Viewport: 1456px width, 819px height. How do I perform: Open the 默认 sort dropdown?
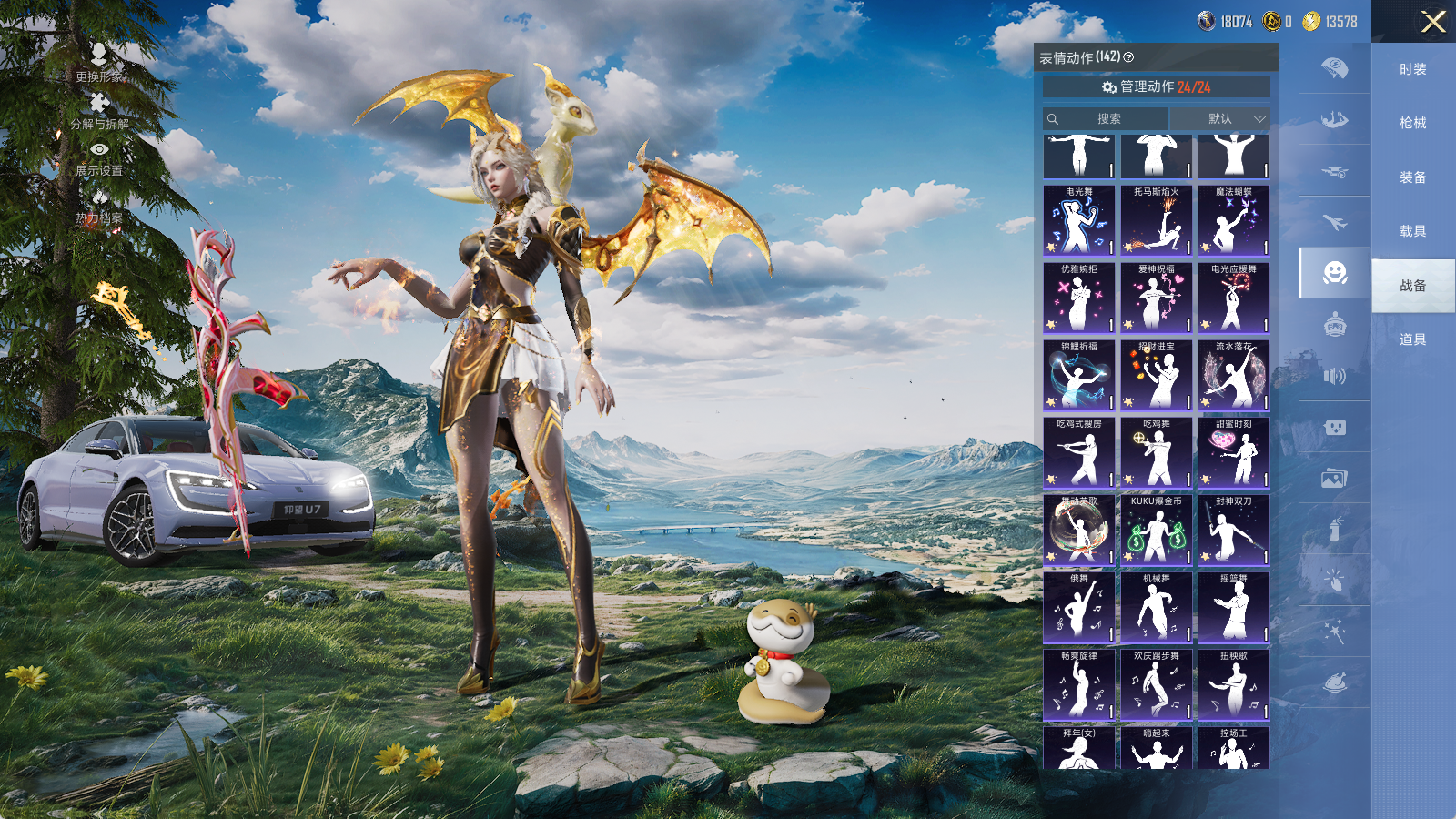point(1220,119)
